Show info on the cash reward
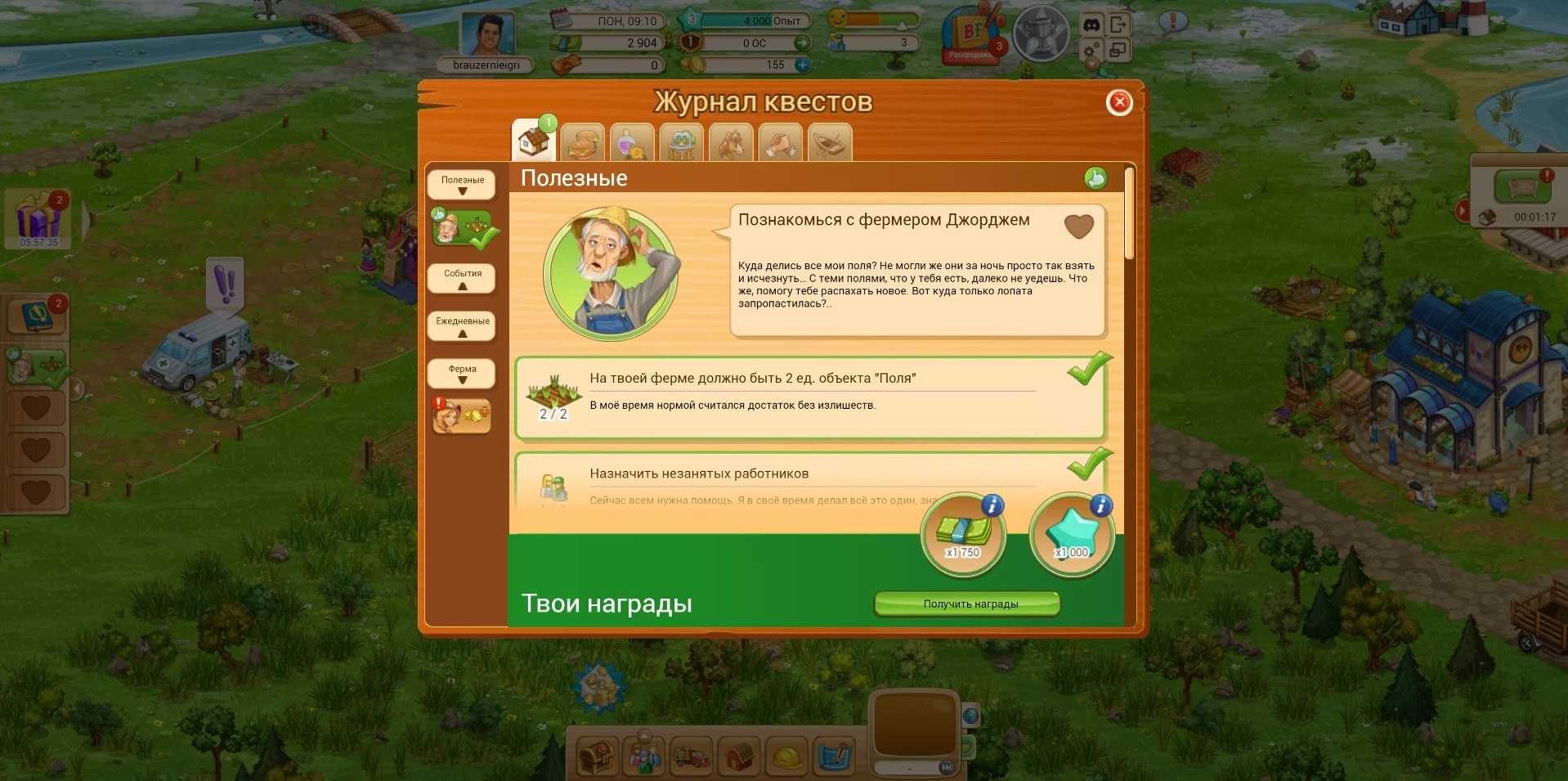 tap(992, 505)
